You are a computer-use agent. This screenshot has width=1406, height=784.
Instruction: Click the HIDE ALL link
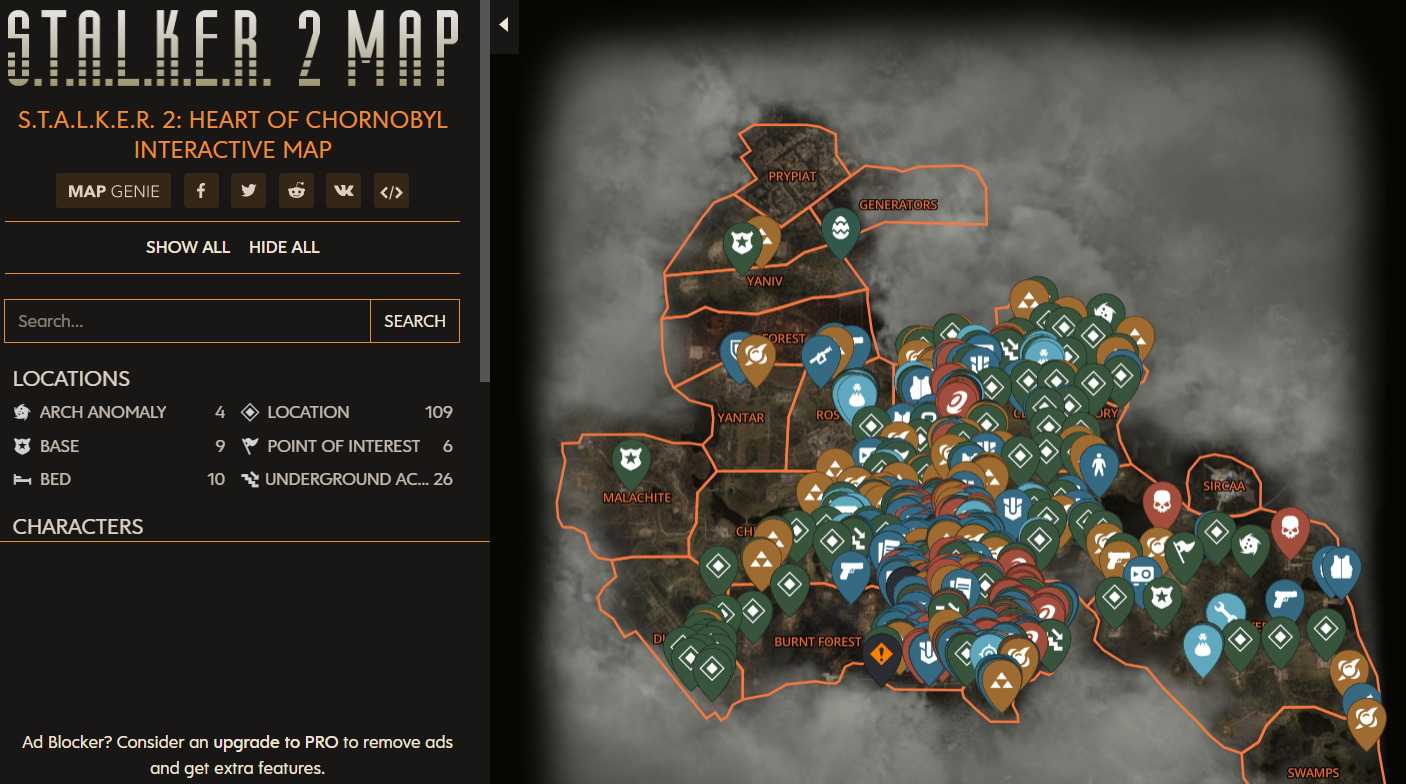click(x=284, y=247)
